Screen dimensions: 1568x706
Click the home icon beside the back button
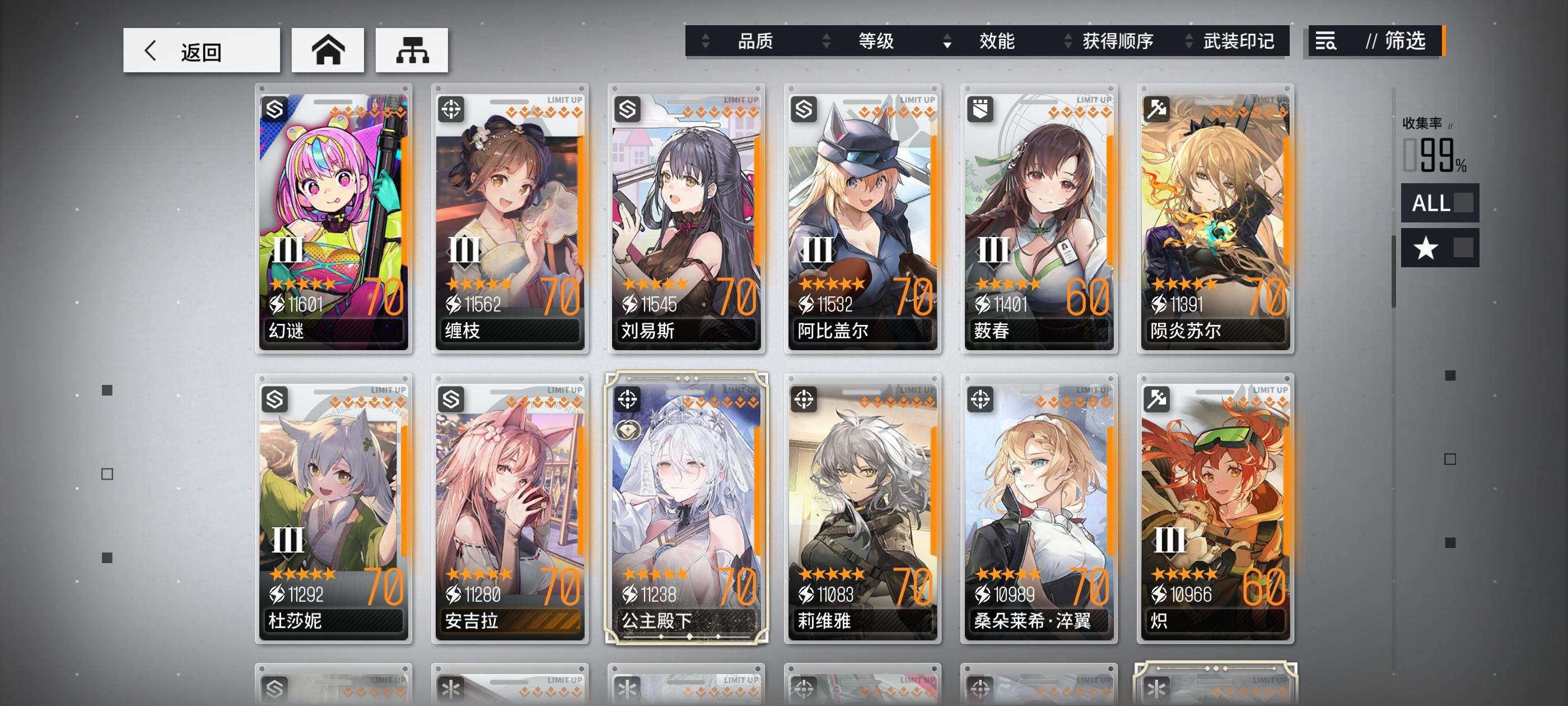point(328,50)
